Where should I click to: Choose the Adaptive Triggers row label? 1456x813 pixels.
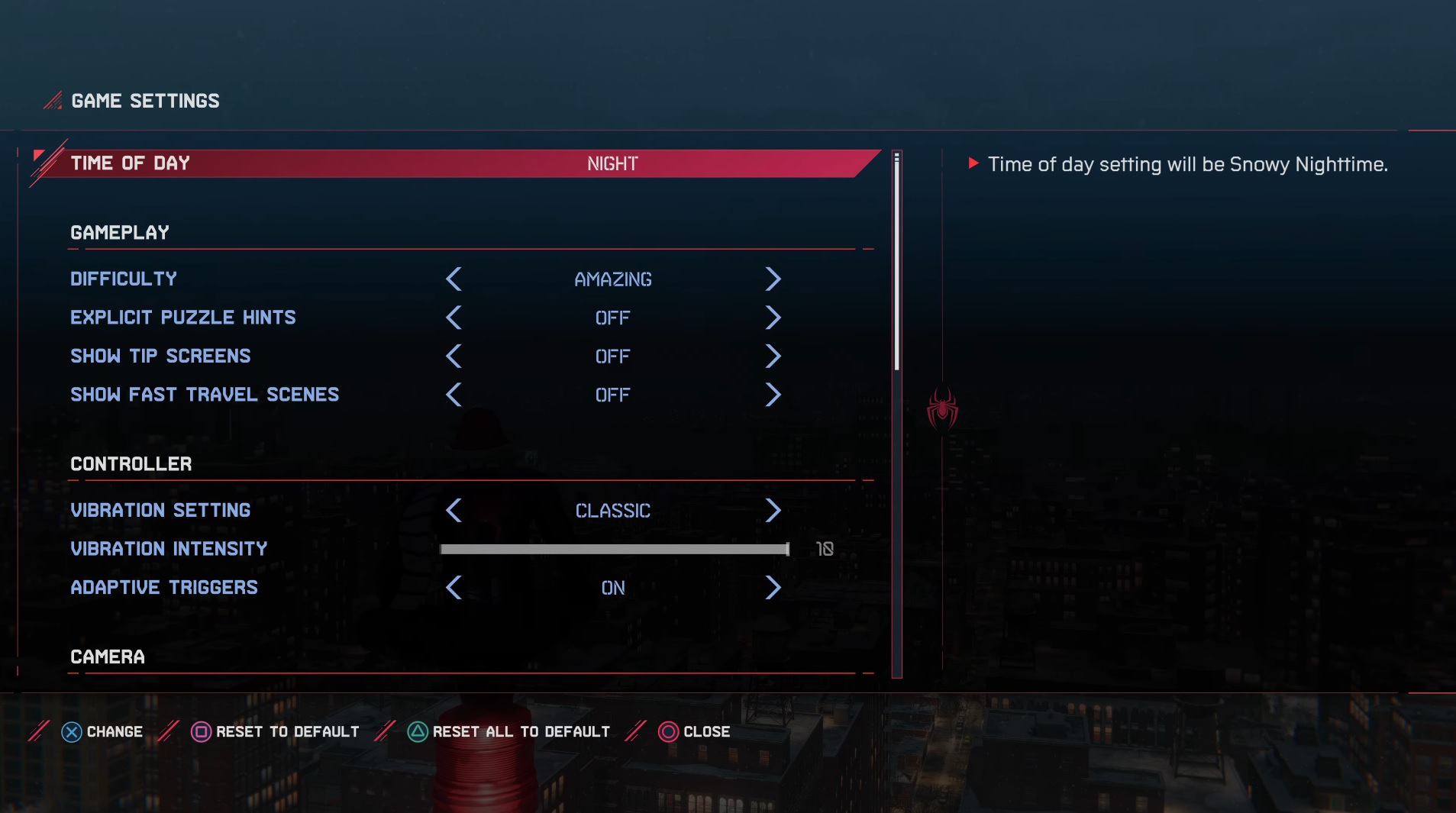pyautogui.click(x=164, y=588)
